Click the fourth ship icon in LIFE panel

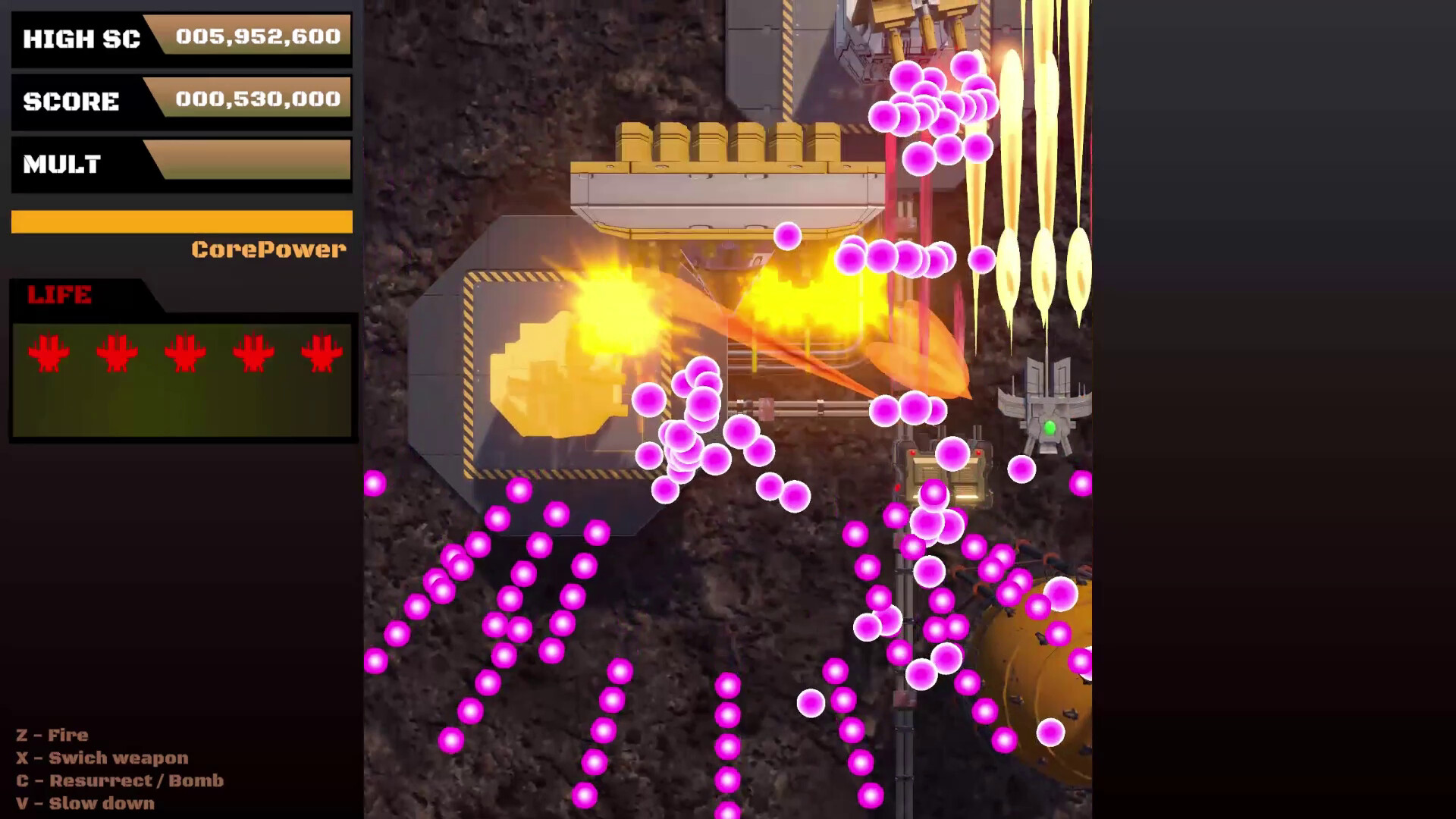click(253, 353)
